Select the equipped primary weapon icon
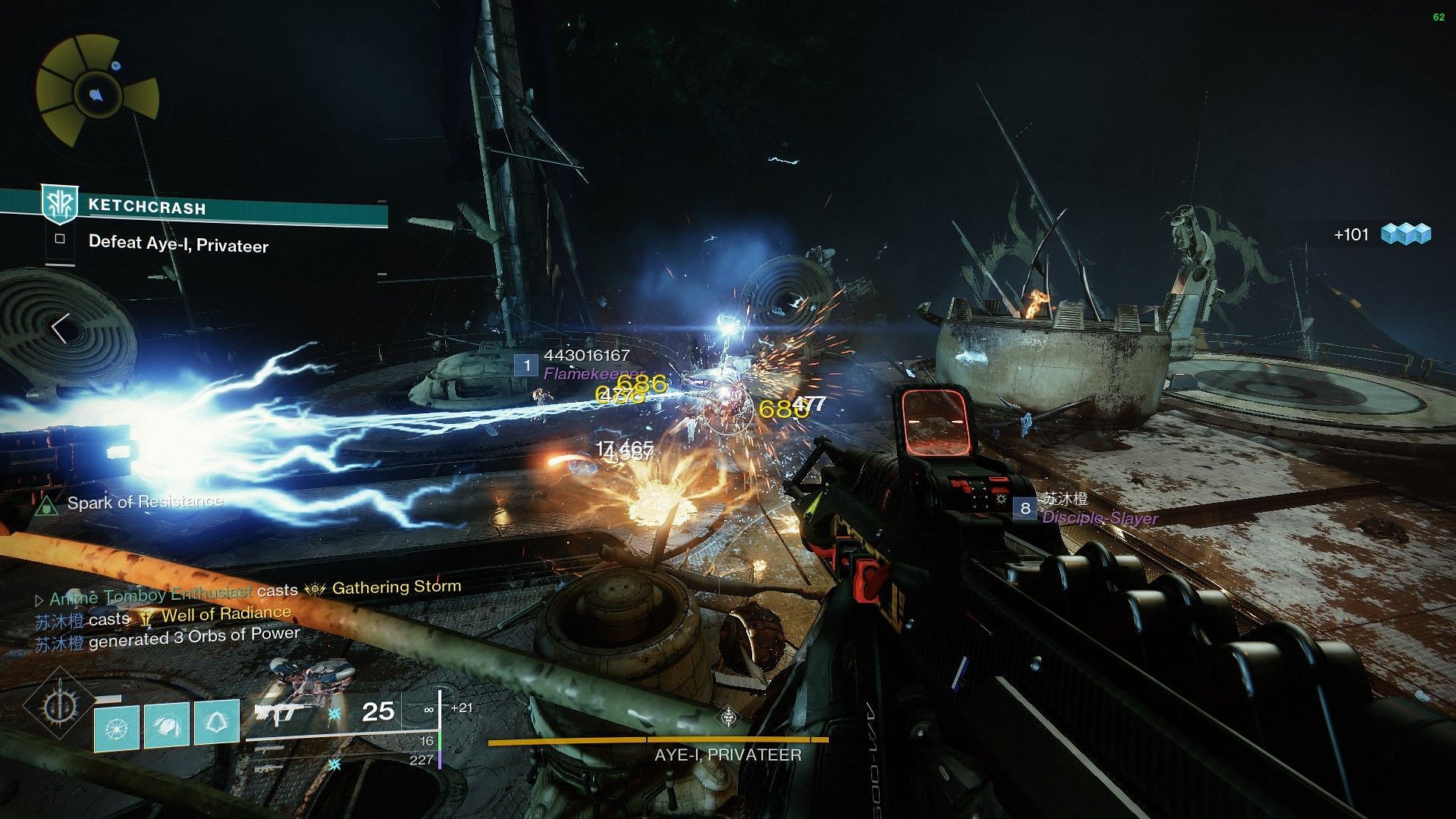Image resolution: width=1456 pixels, height=819 pixels. click(x=279, y=711)
